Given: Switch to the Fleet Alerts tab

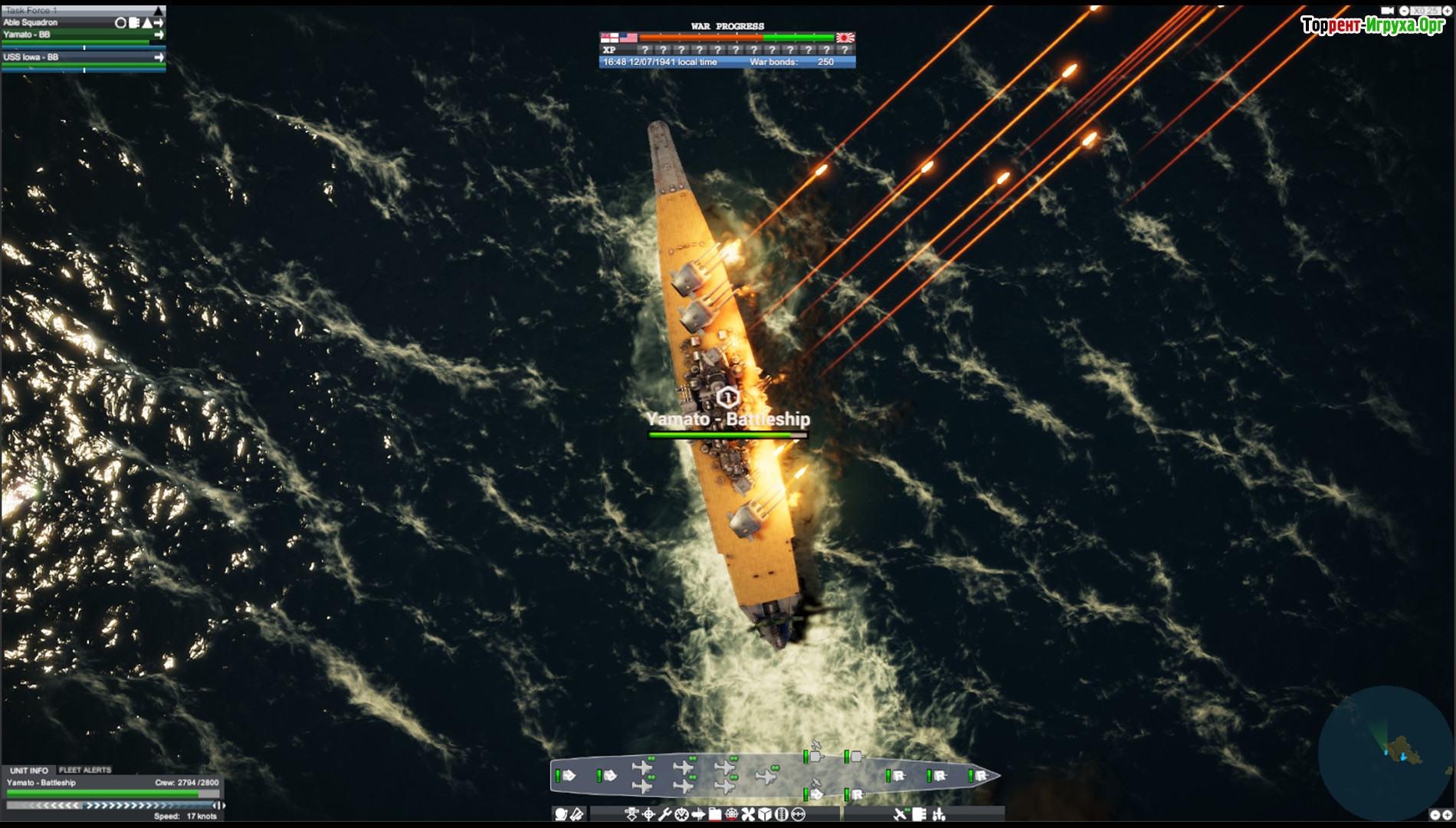Looking at the screenshot, I should point(85,770).
